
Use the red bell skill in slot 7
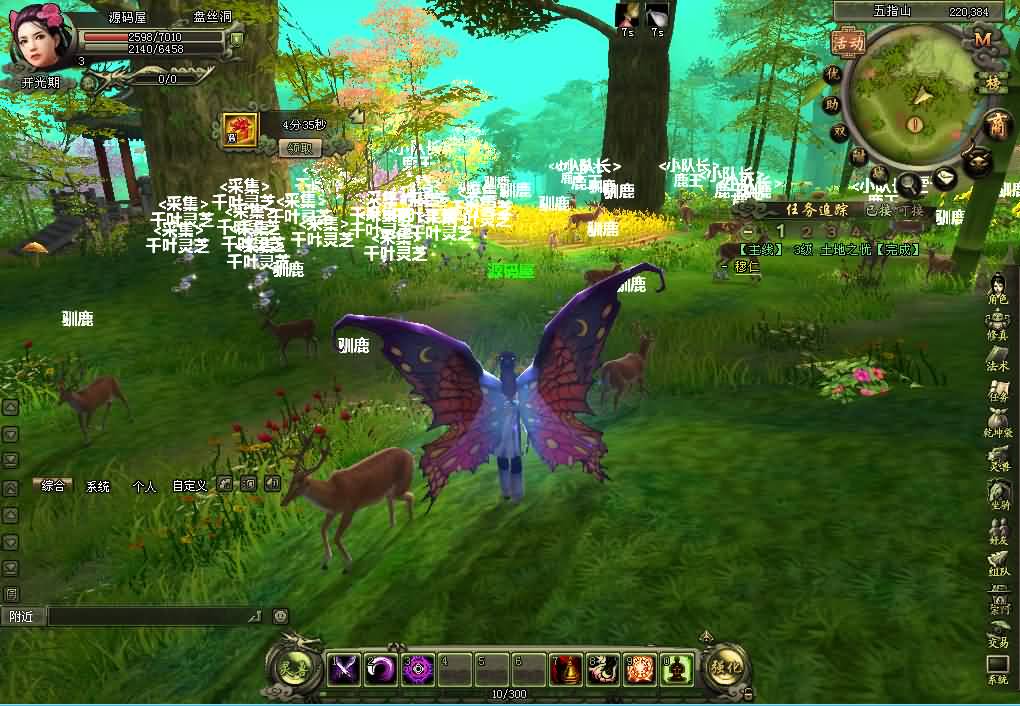click(567, 669)
